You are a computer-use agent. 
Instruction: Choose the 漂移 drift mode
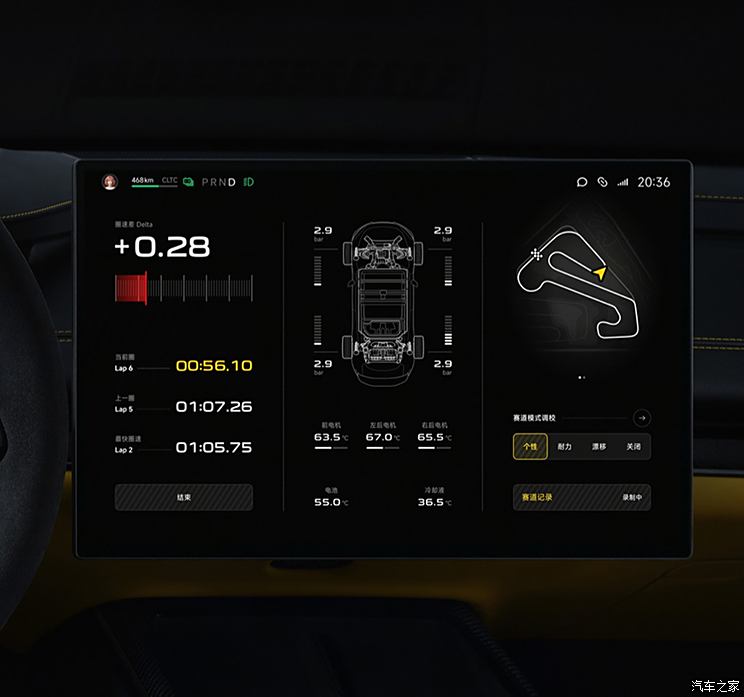(x=599, y=446)
